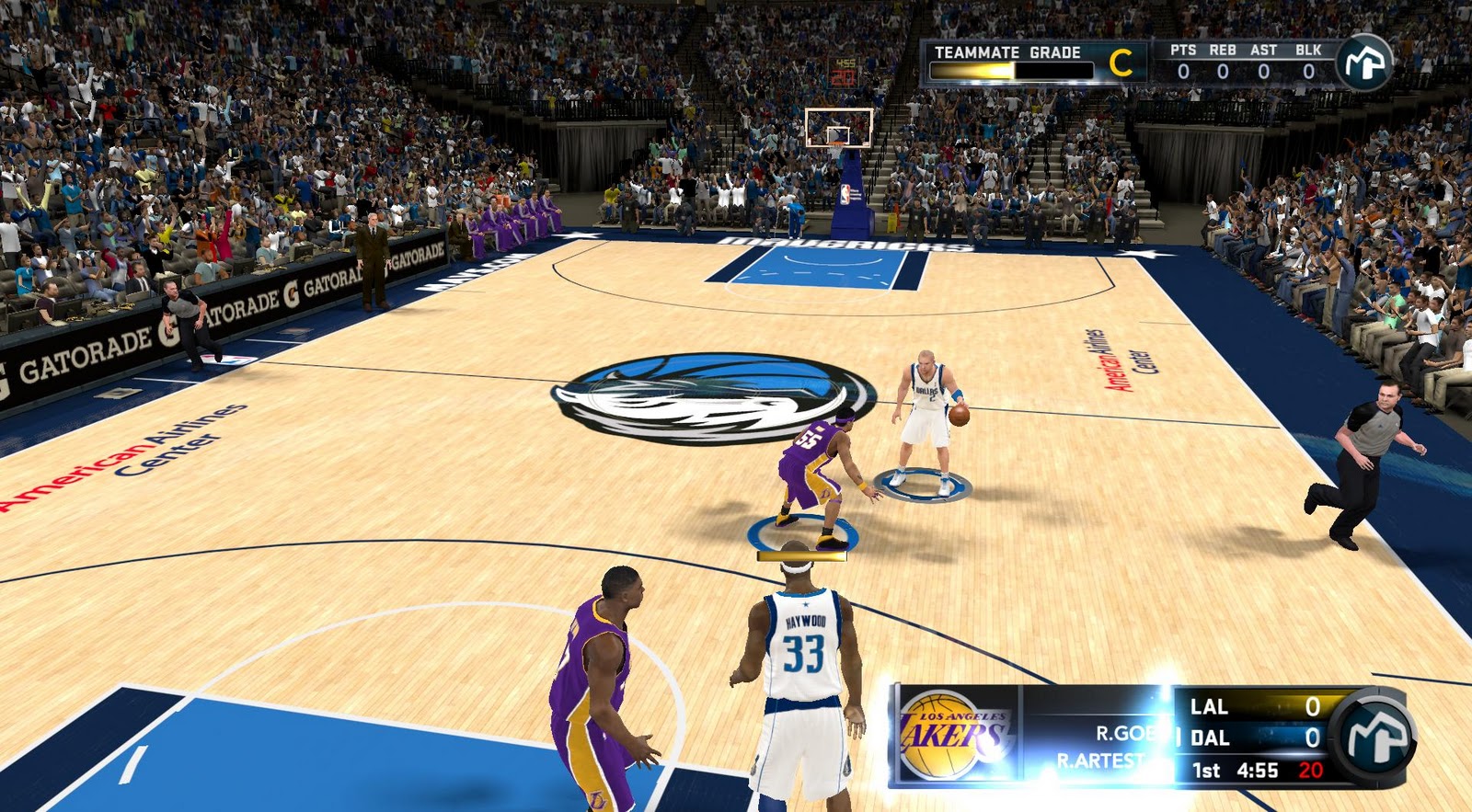Click the PTS stat column header
Screen dimensions: 1472x812
1183,51
